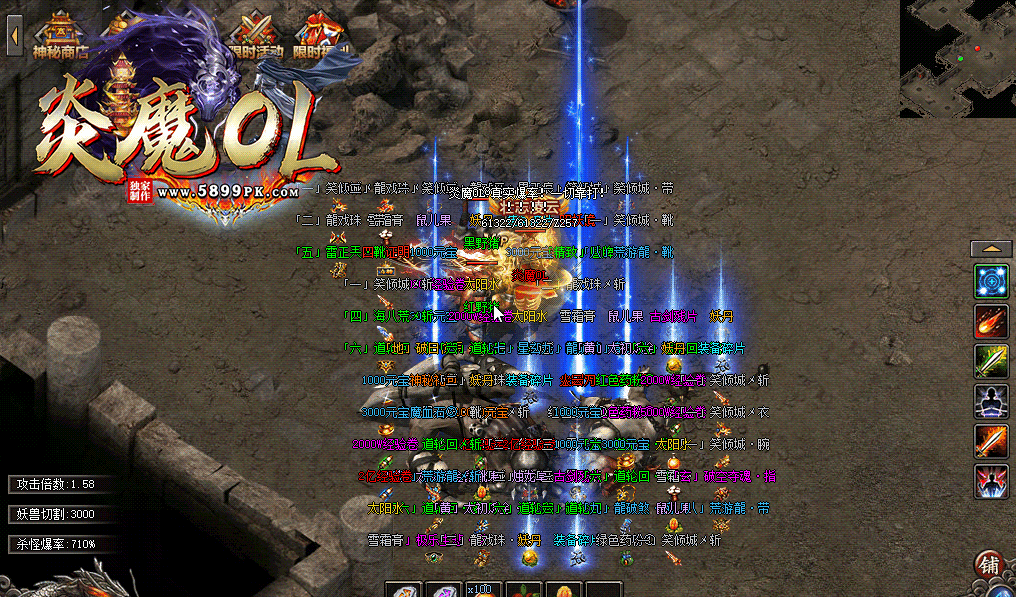Collapse the top icon bar with the left arrow
This screenshot has height=597, width=1016.
click(15, 36)
